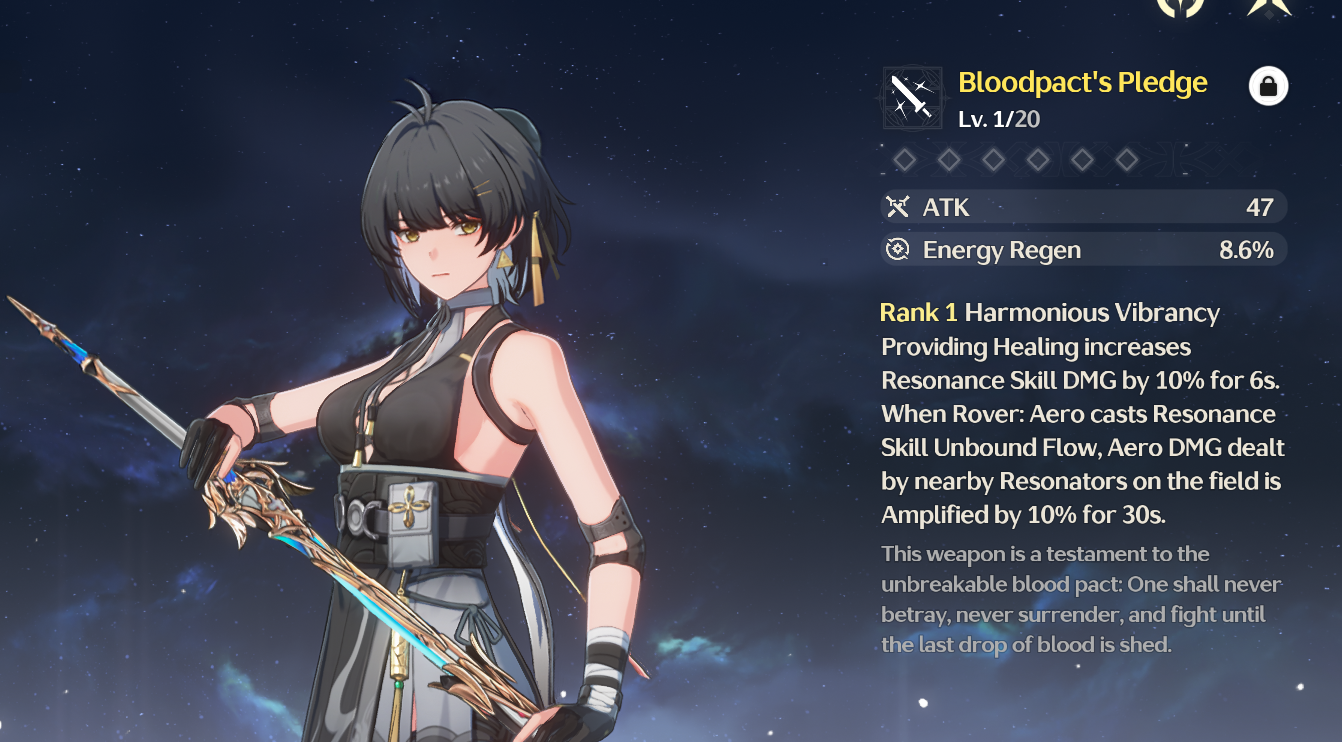Viewport: 1342px width, 742px height.
Task: Select the star-shaped icon at top edge
Action: click(x=1268, y=6)
